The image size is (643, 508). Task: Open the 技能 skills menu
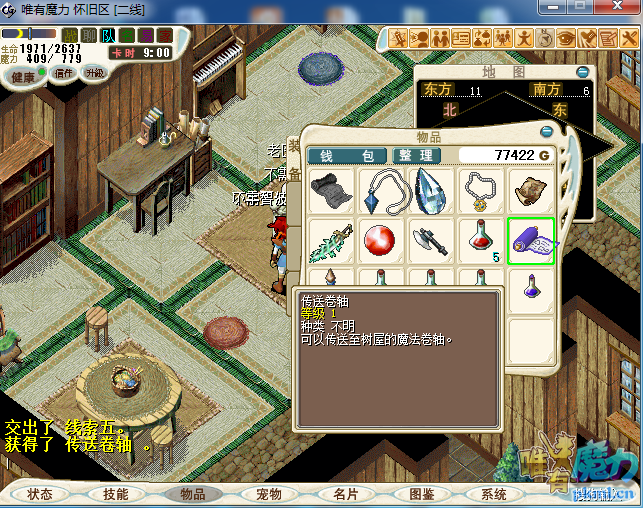(116, 494)
